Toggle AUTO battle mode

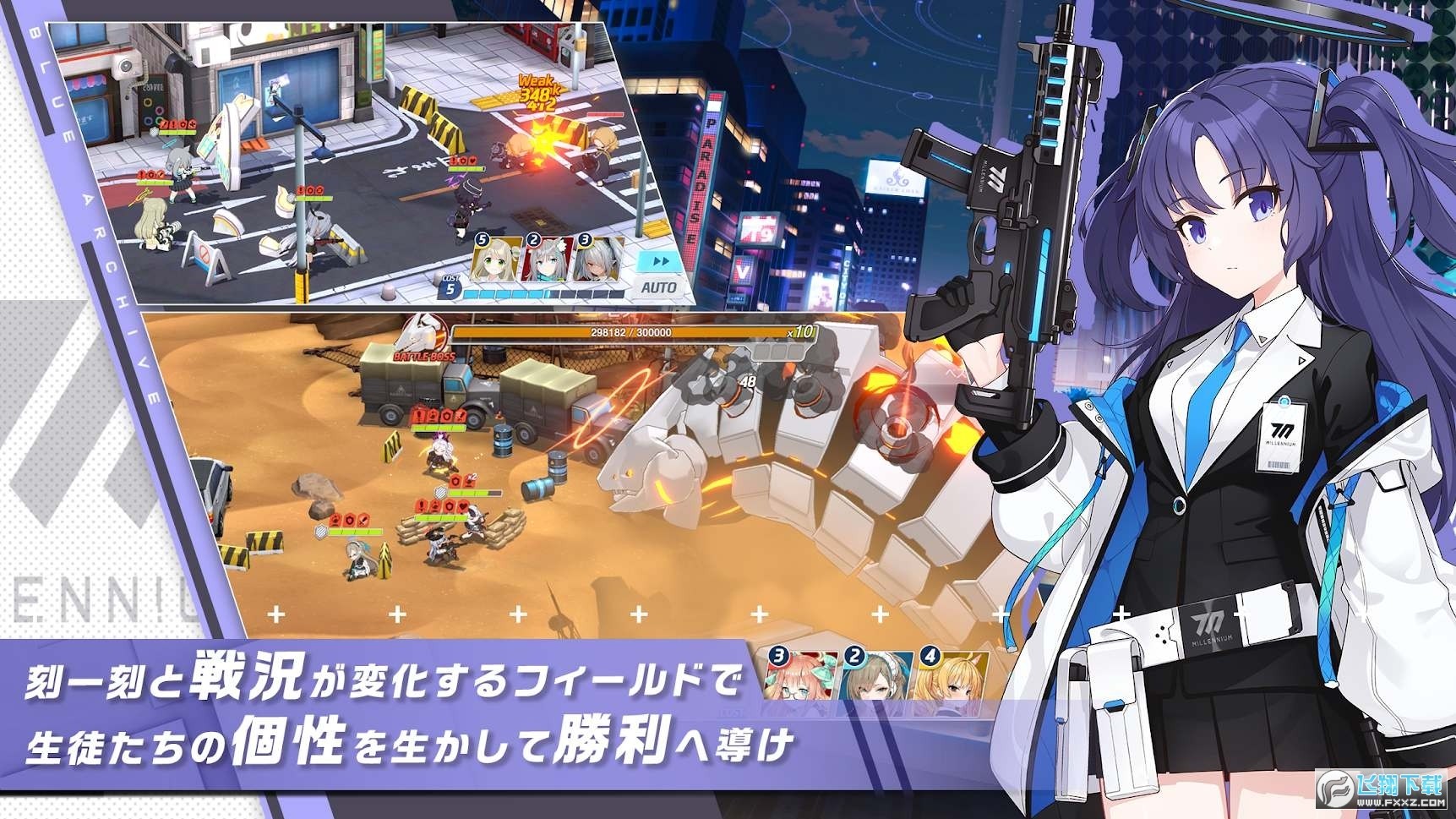660,287
